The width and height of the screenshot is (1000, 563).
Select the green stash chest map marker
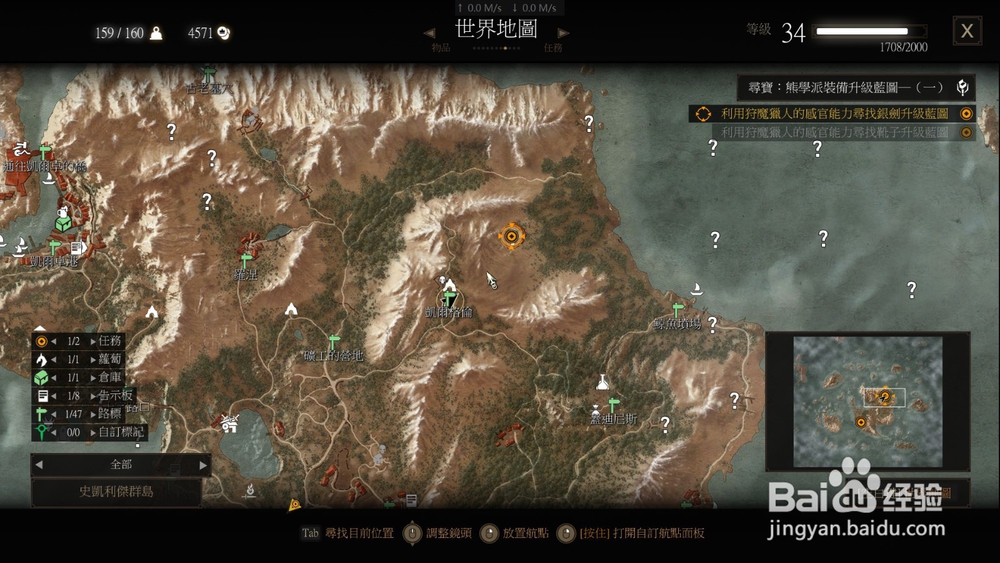click(x=63, y=224)
